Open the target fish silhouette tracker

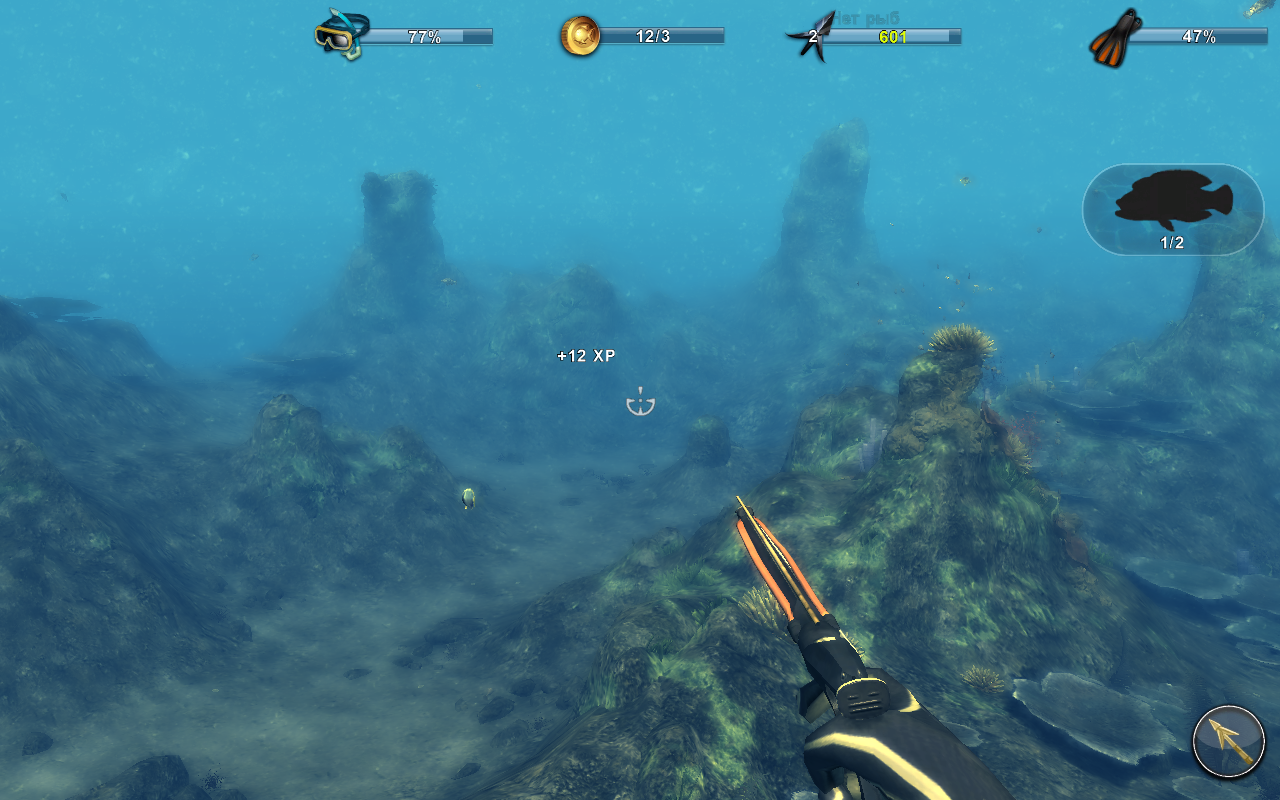[x=1172, y=209]
